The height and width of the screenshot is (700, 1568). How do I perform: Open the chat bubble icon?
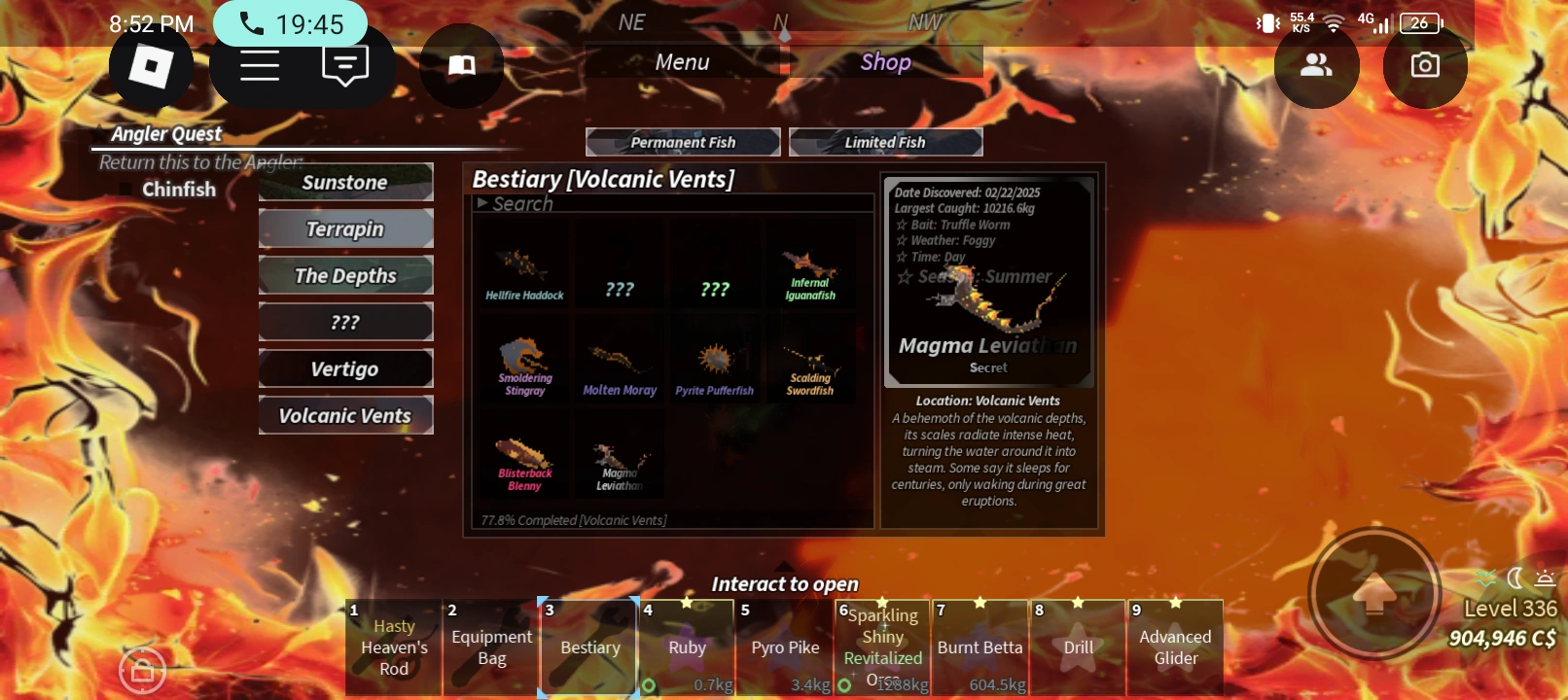(344, 64)
